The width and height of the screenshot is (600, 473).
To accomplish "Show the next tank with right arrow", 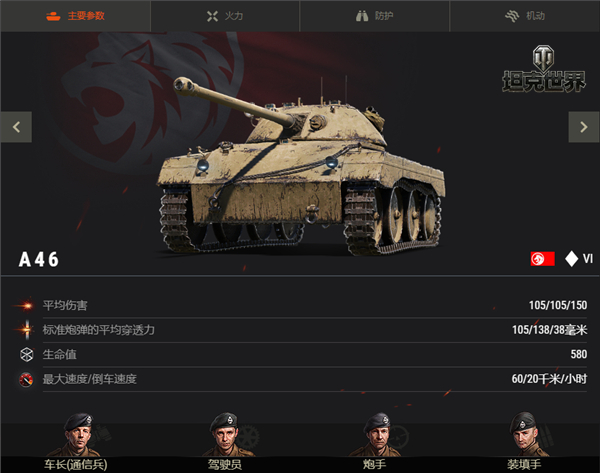I will (x=583, y=127).
